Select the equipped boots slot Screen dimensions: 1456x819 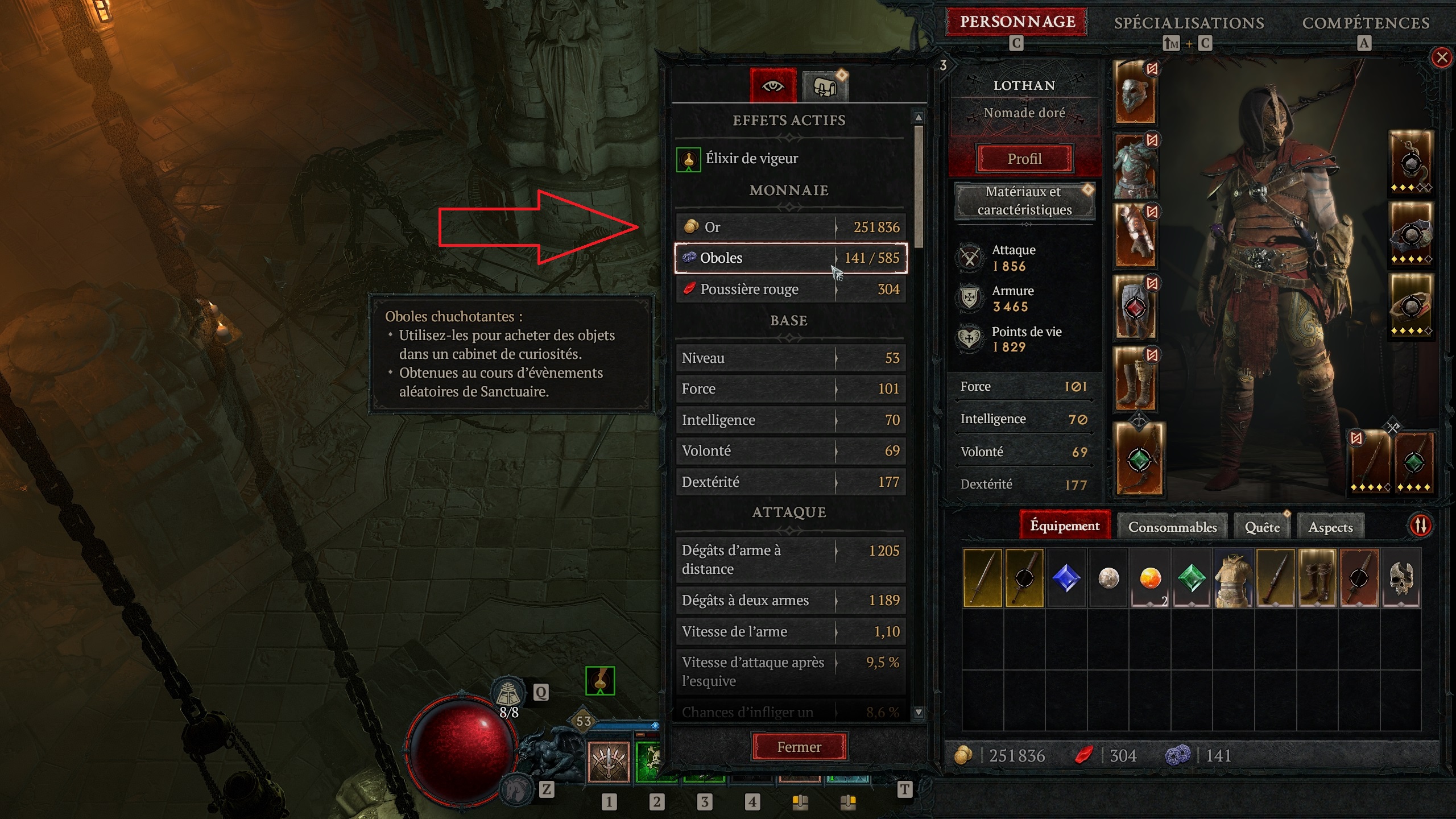pos(1136,379)
